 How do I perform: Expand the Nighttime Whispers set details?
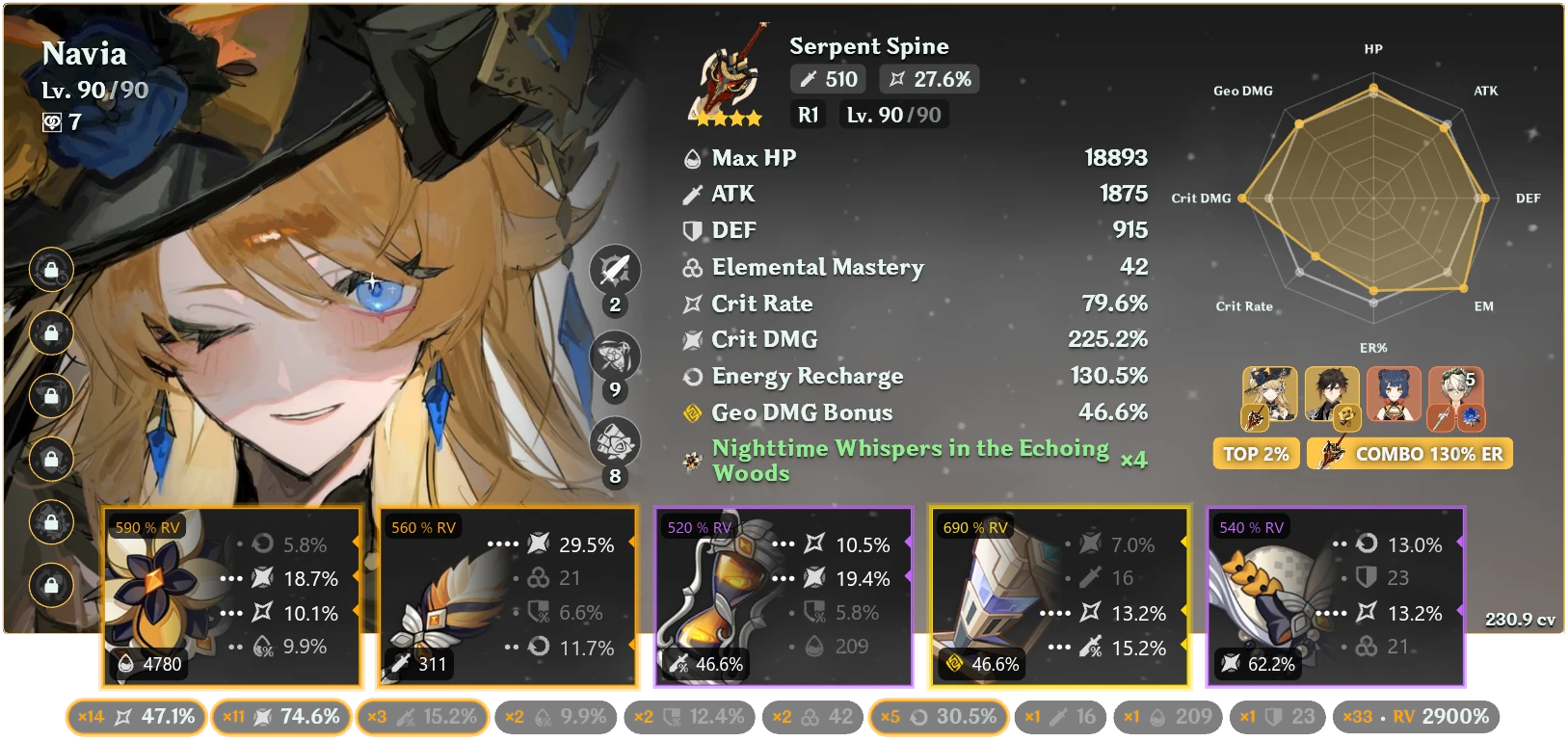(909, 461)
